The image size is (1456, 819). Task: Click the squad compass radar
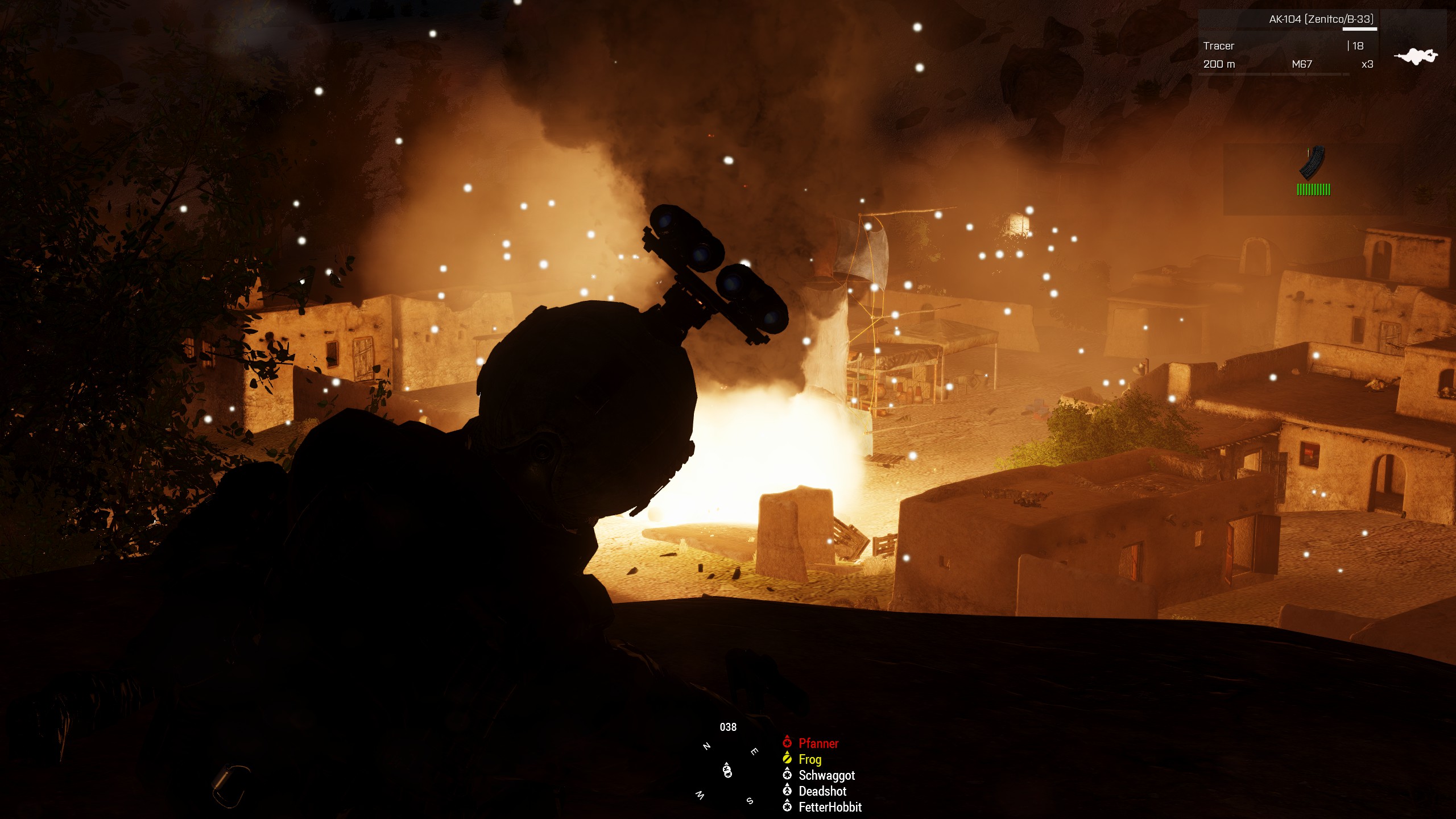727,771
